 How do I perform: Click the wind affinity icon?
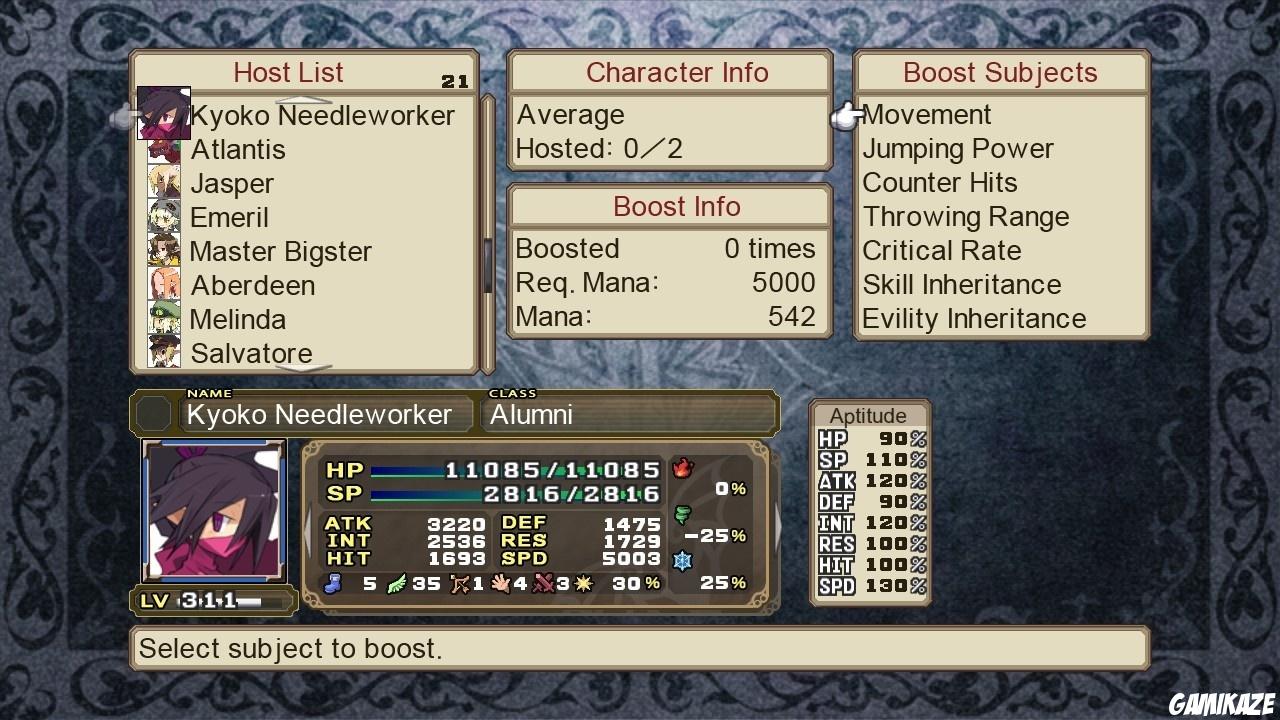coord(683,512)
